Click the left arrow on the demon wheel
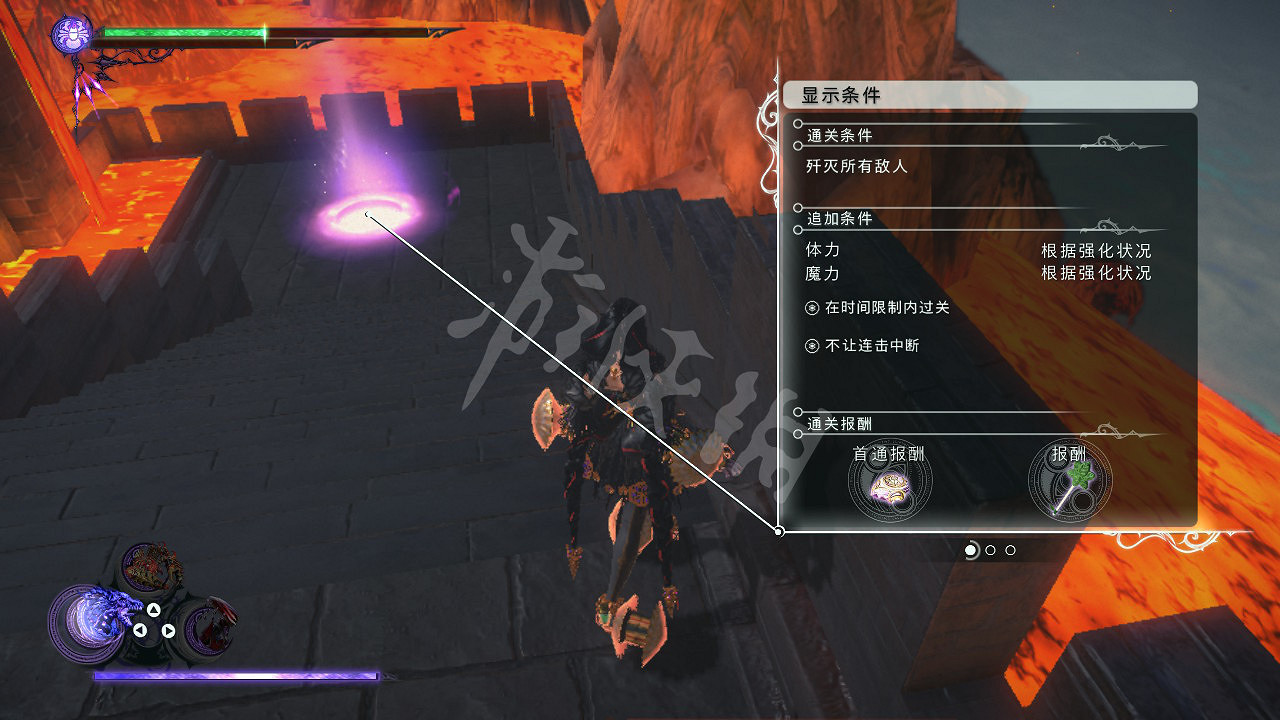Screen dimensions: 1280x720 point(140,629)
